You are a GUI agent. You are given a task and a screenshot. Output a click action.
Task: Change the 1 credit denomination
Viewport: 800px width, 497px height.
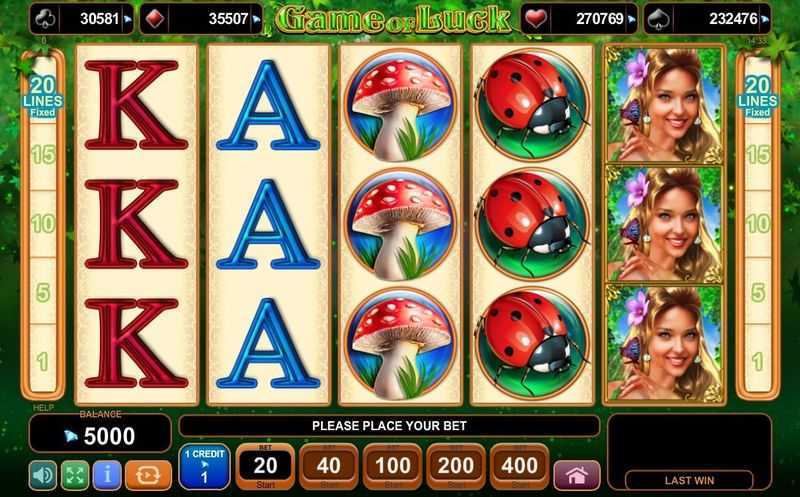[x=205, y=467]
